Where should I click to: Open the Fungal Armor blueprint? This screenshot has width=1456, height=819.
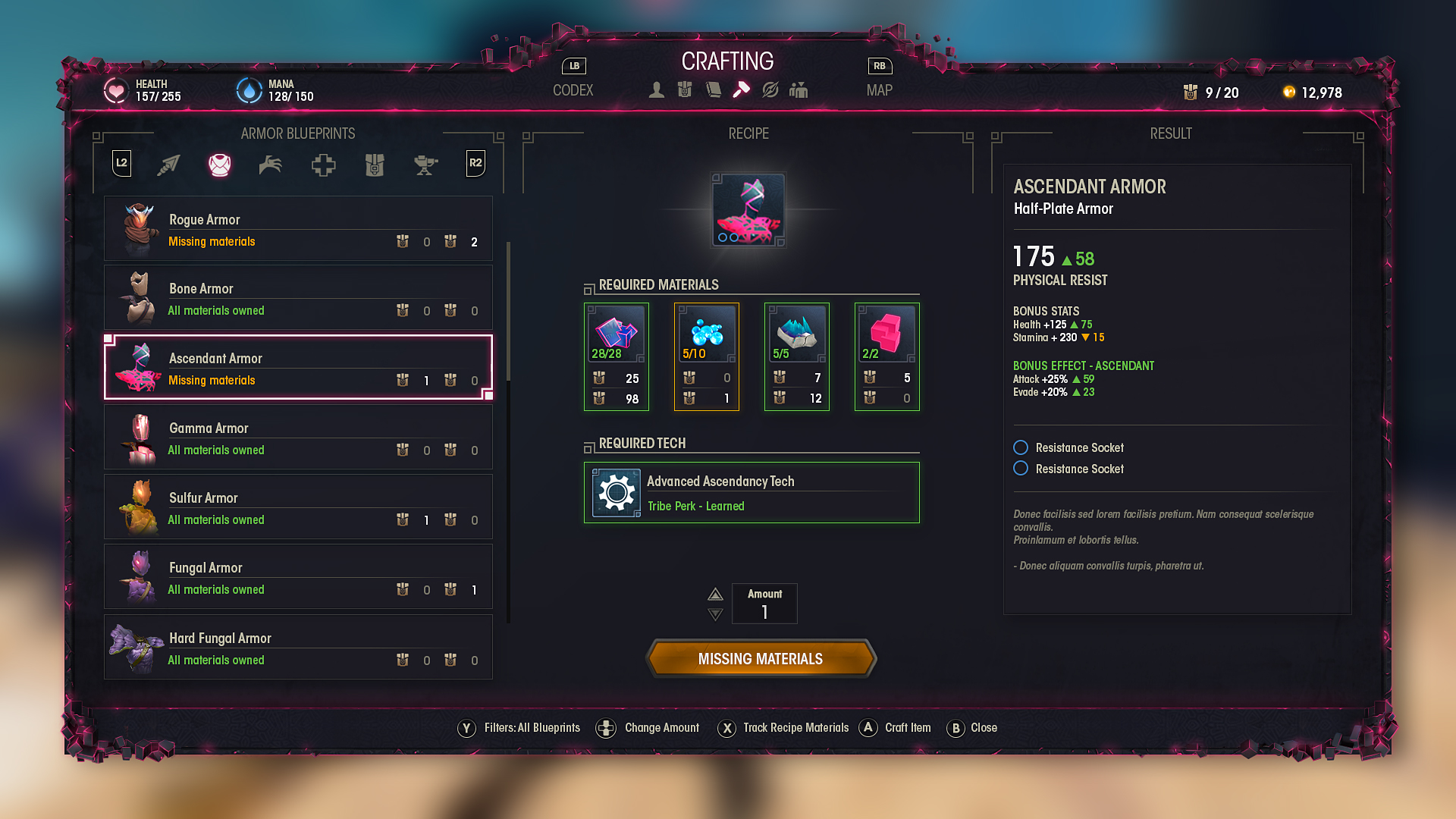[298, 577]
